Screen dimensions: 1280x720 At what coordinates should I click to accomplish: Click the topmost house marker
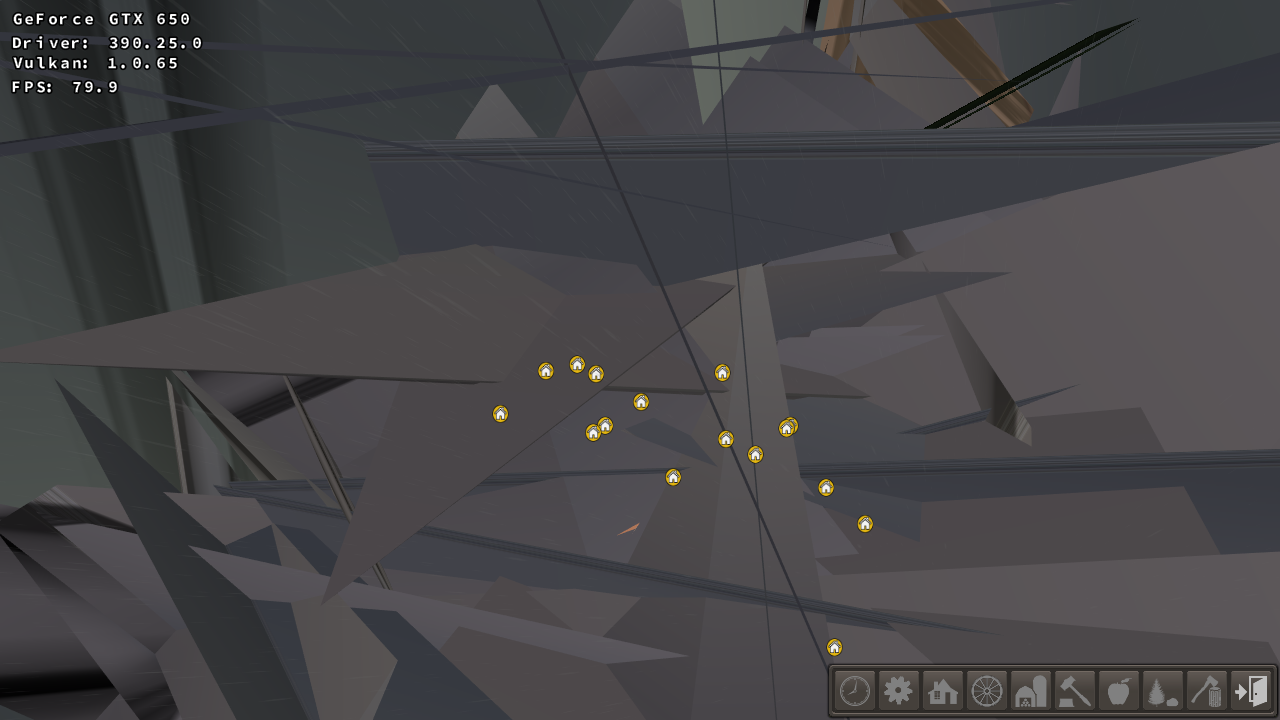578,364
